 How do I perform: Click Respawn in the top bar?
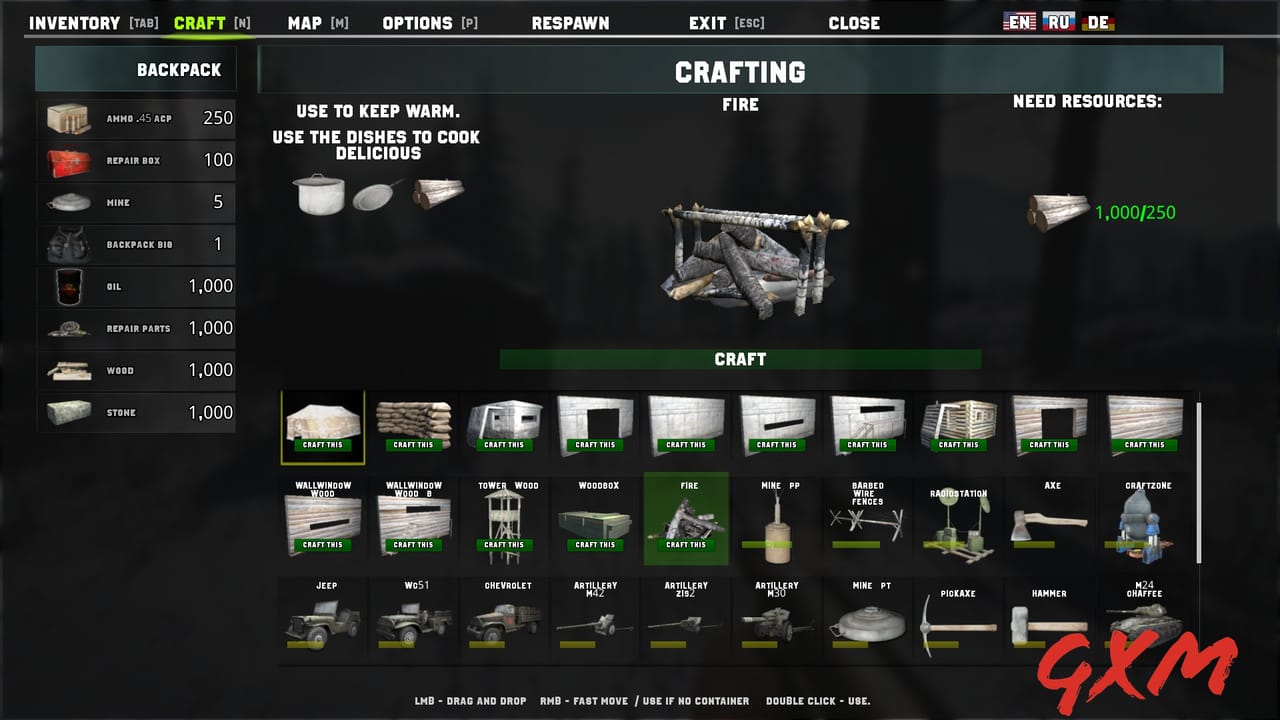pos(570,22)
